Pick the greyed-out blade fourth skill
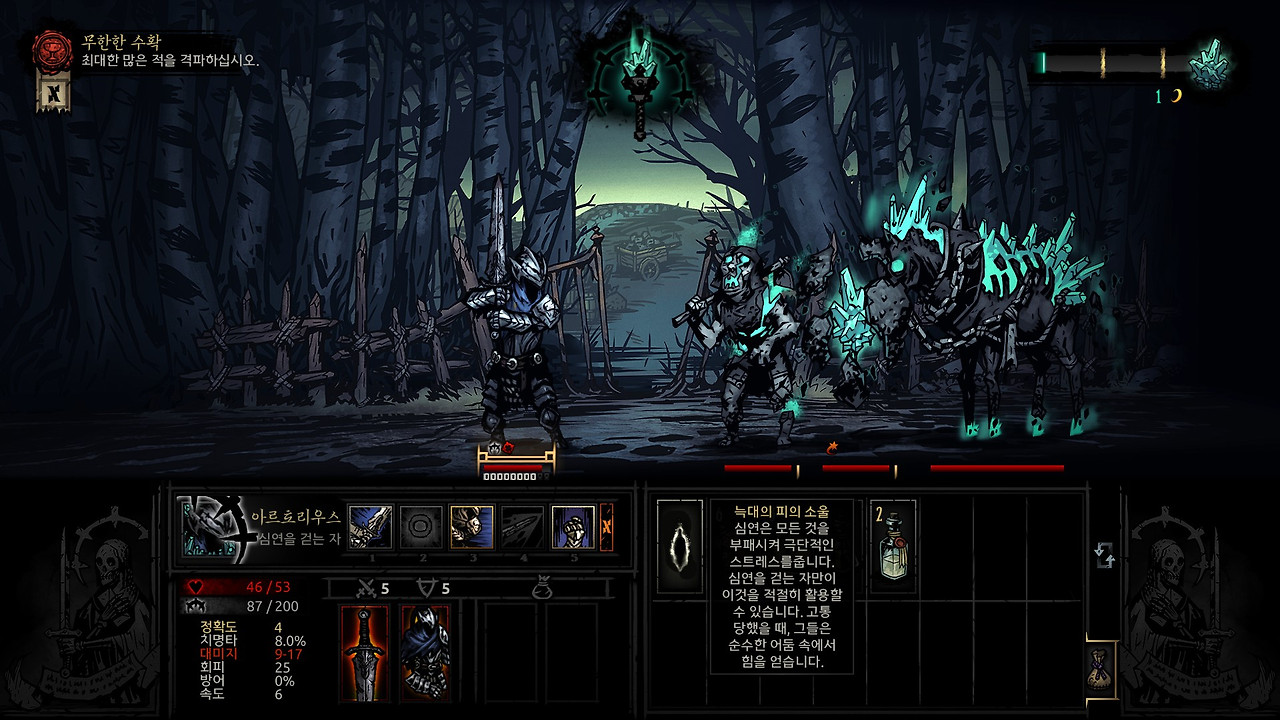 [x=523, y=527]
